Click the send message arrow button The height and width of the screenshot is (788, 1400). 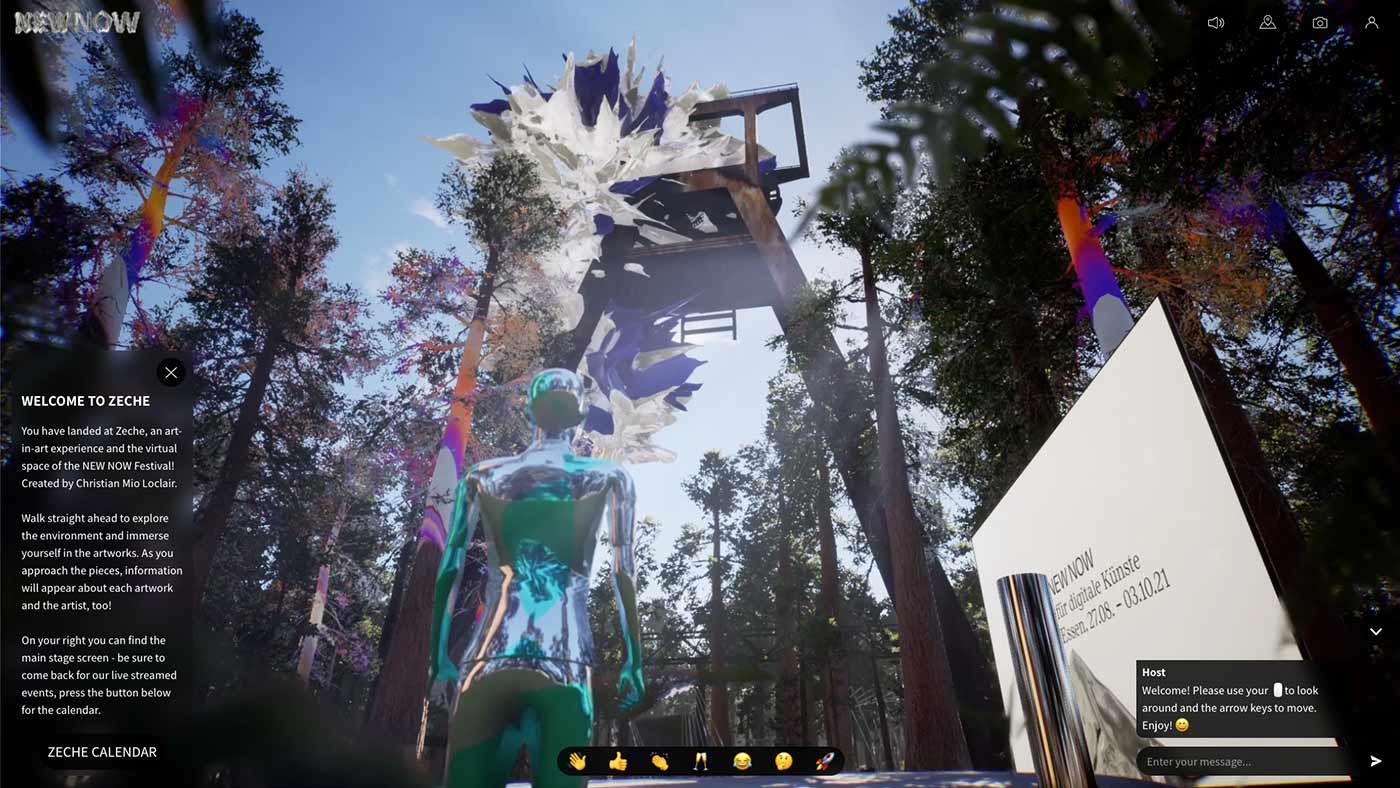pos(1375,762)
